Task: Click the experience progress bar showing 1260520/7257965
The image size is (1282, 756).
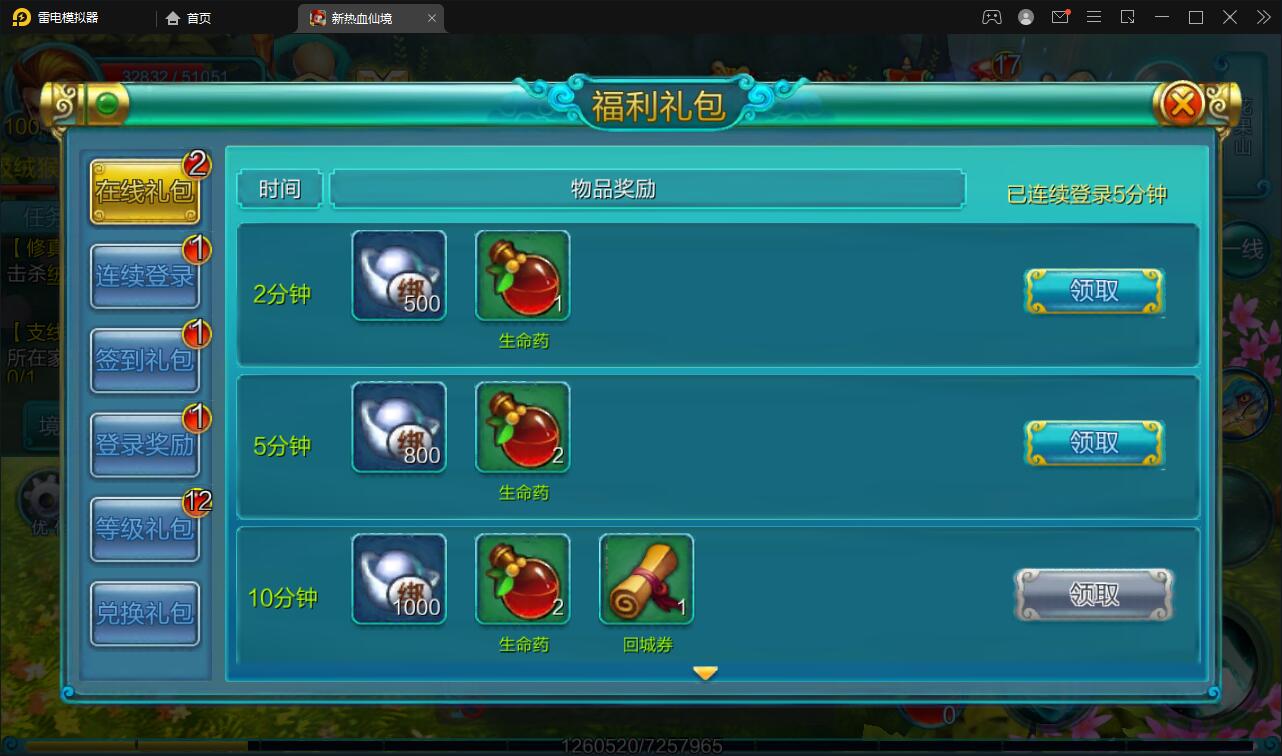Action: click(x=641, y=744)
